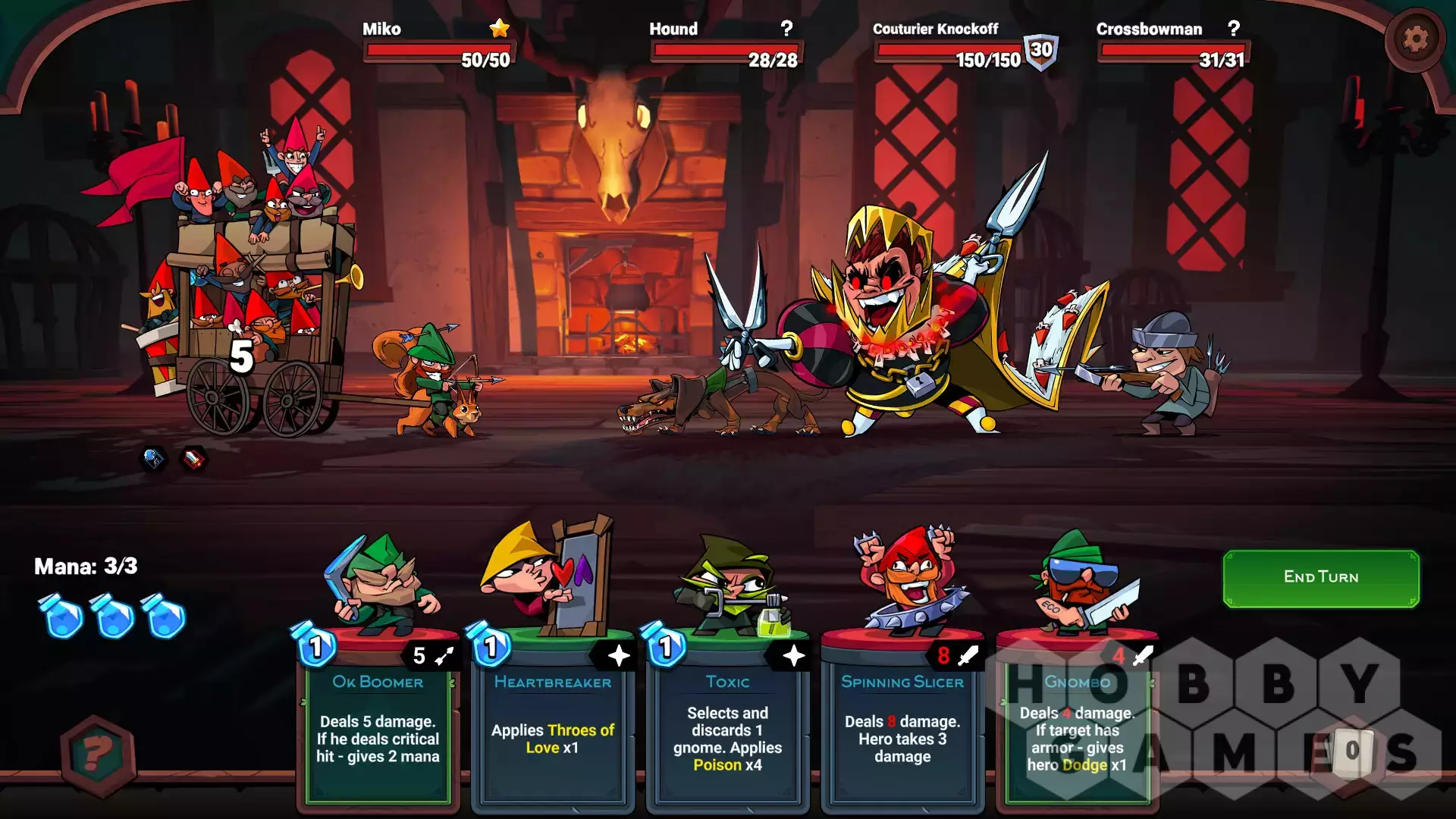The width and height of the screenshot is (1456, 819).
Task: Pick the Gnombo card
Action: [1076, 720]
